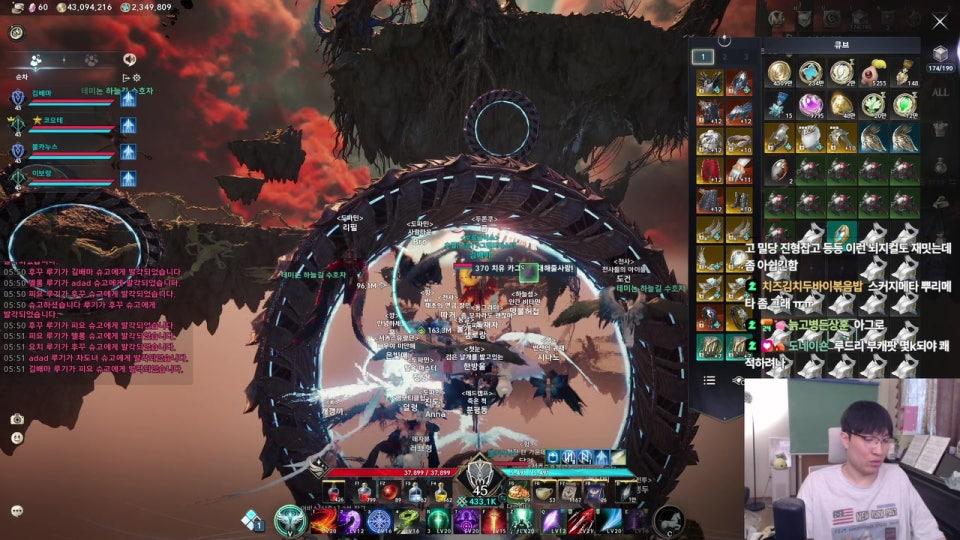Select the ALL filter in inventory sidebar
The image size is (960, 540).
pyautogui.click(x=939, y=93)
